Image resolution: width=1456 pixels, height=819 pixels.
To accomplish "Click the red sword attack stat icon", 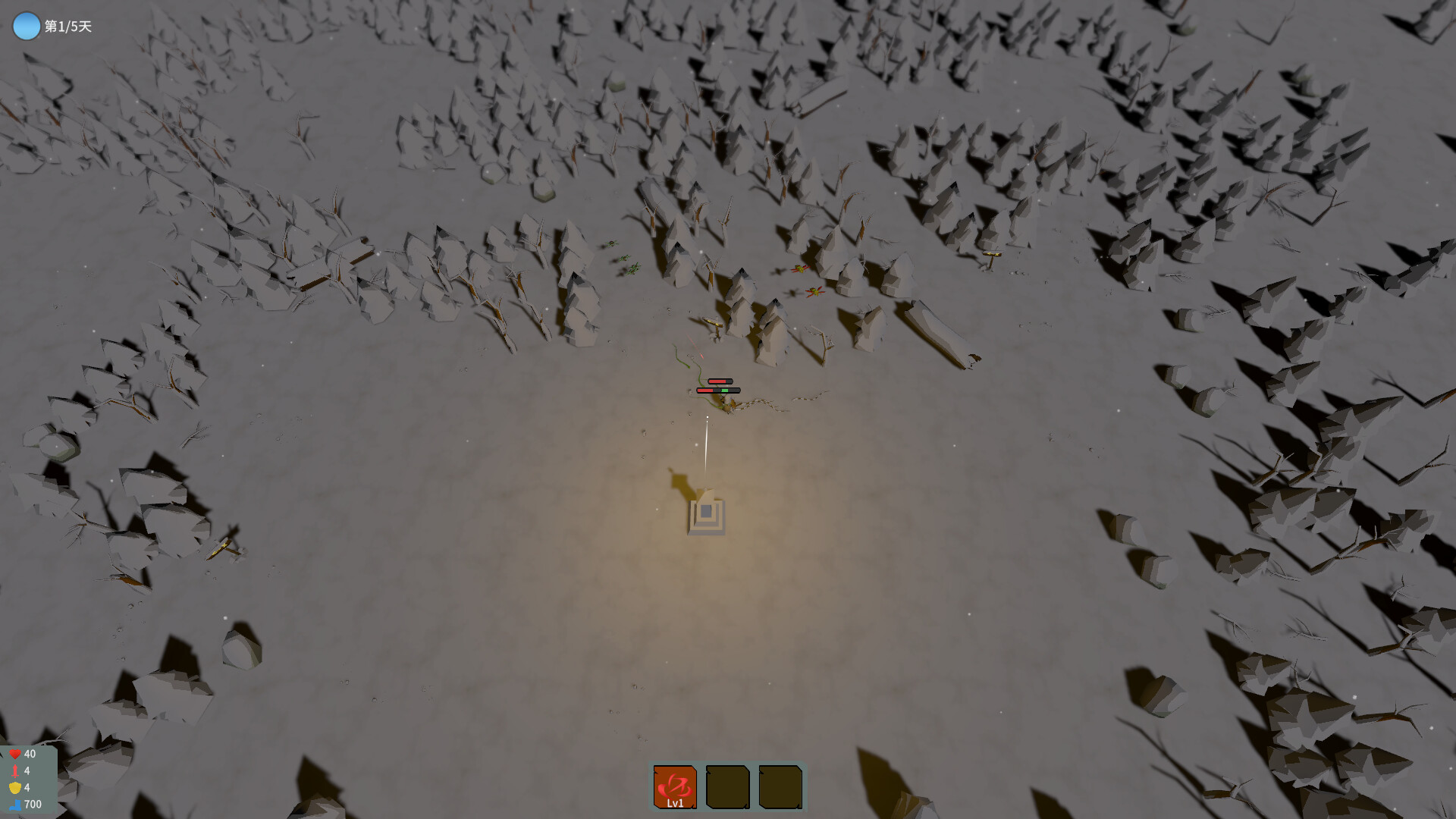I will pyautogui.click(x=15, y=770).
